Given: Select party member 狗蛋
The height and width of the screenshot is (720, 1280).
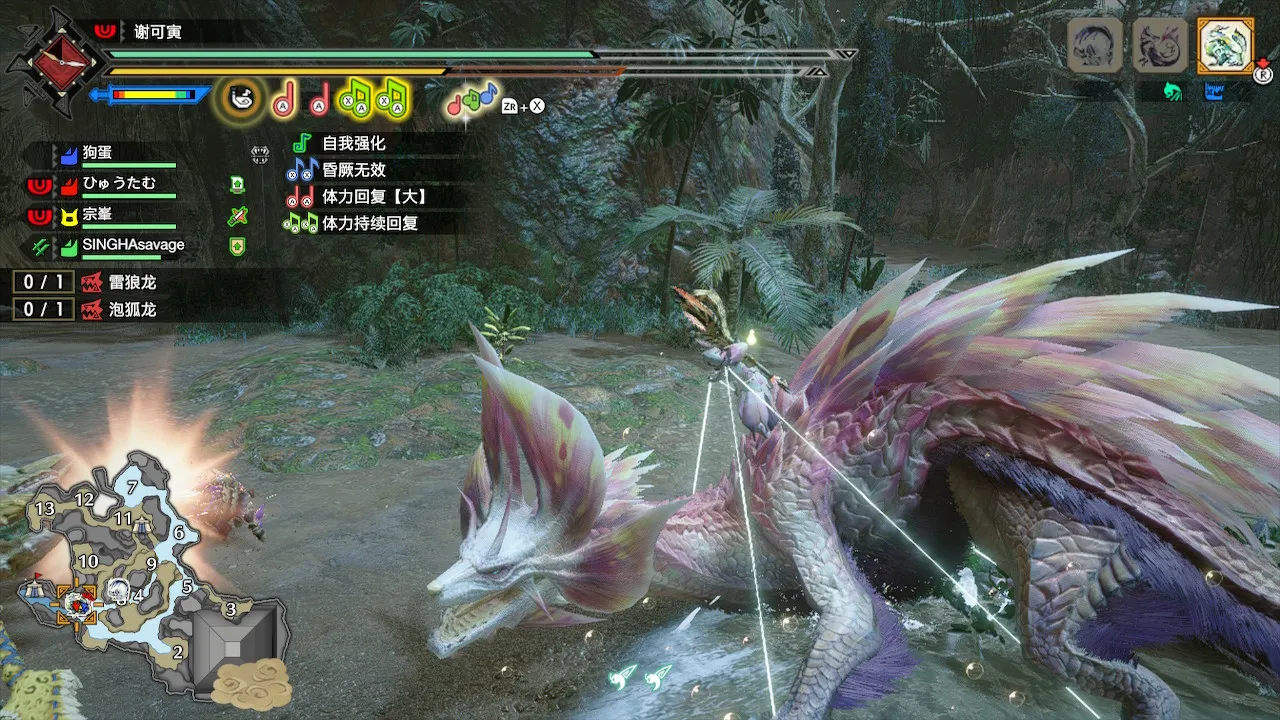Looking at the screenshot, I should tap(98, 154).
